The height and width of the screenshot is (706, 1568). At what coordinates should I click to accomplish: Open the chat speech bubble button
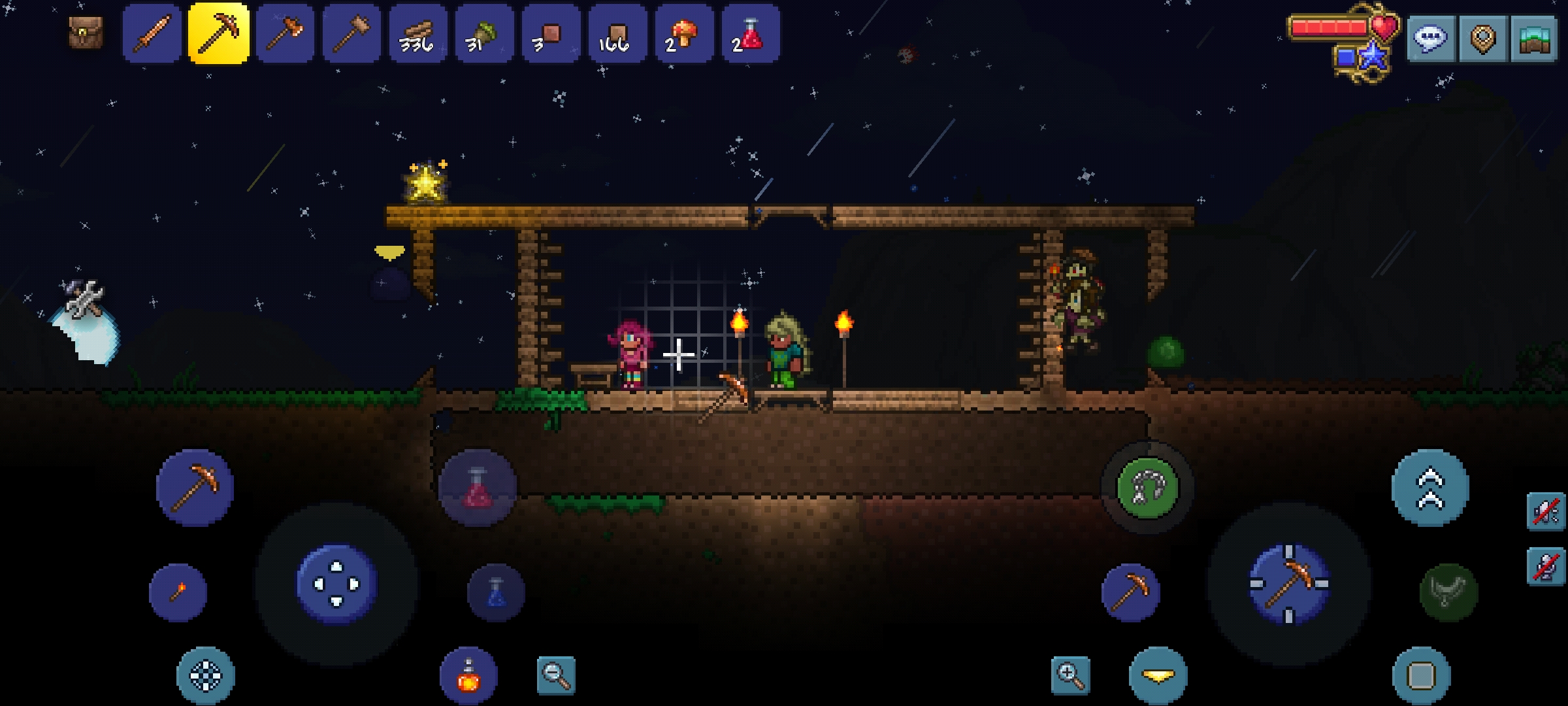pos(1431,39)
